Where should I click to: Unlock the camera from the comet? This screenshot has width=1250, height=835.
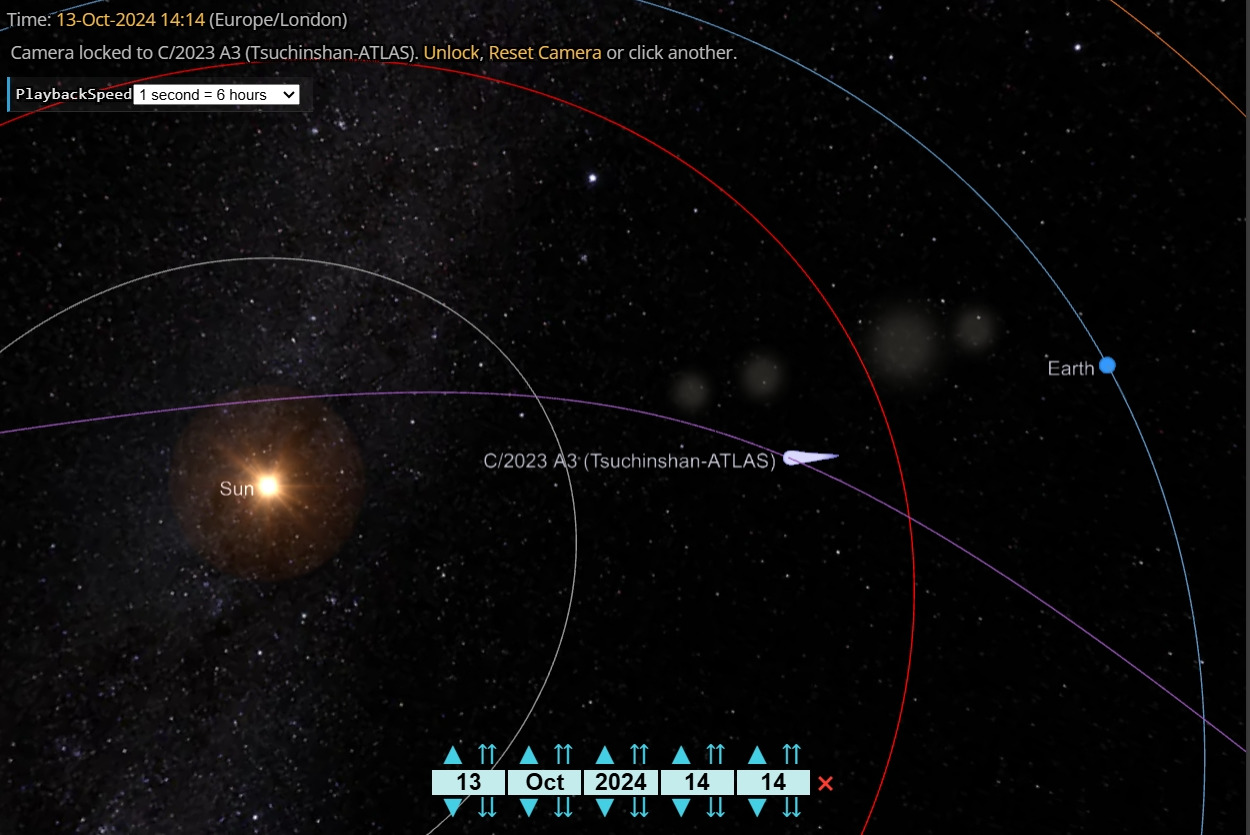(451, 52)
